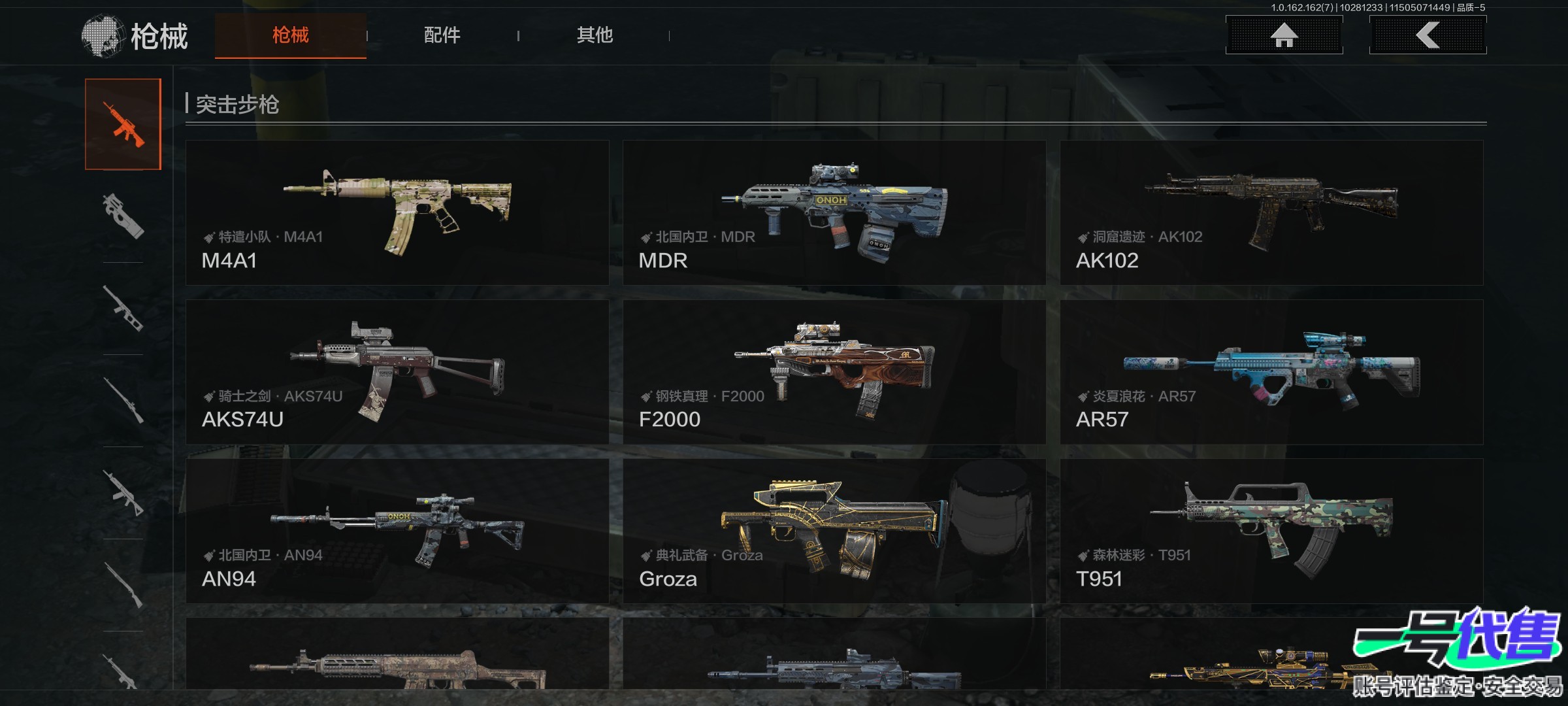Screen dimensions: 1568x706
Task: Open the F2000 weapon card
Action: (x=834, y=372)
